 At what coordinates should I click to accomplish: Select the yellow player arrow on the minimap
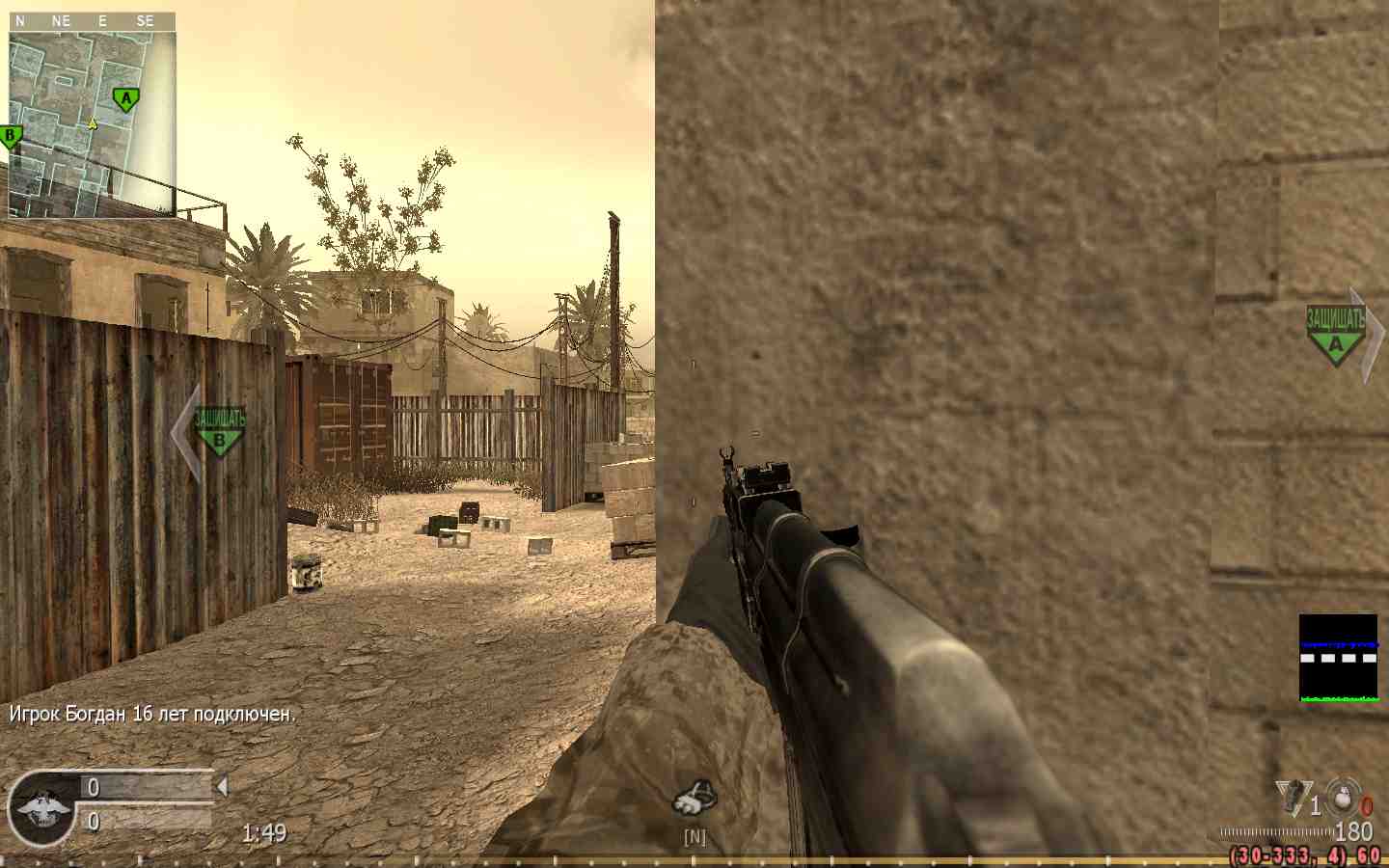(91, 122)
